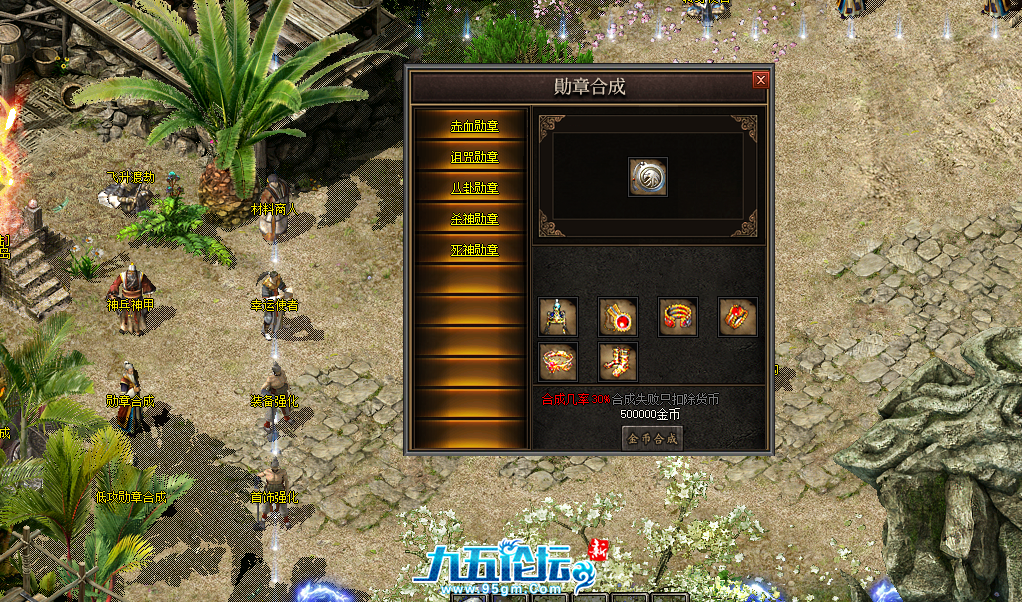Click the helmet material slot

pyautogui.click(x=558, y=317)
